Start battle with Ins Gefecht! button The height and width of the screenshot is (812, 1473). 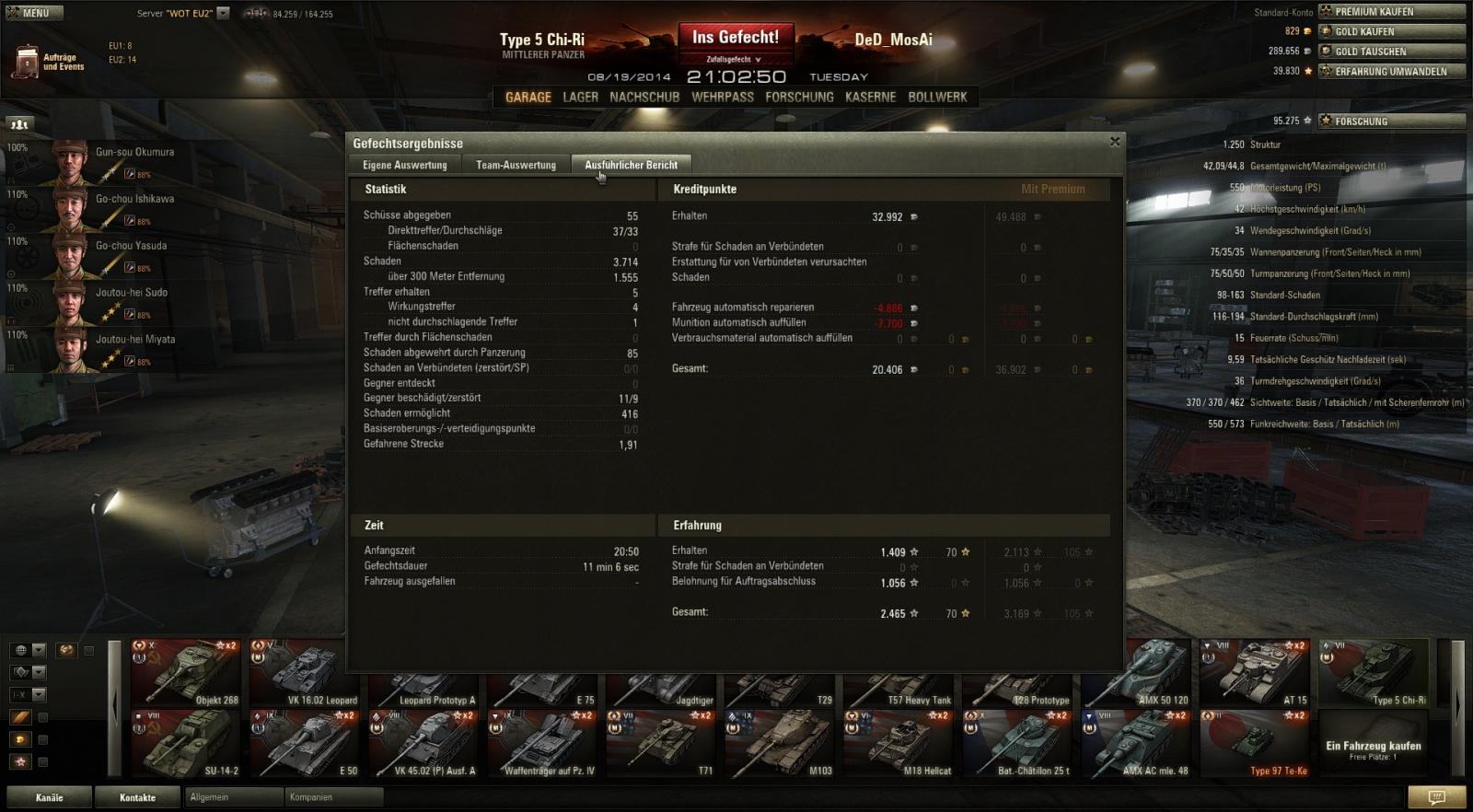point(736,38)
